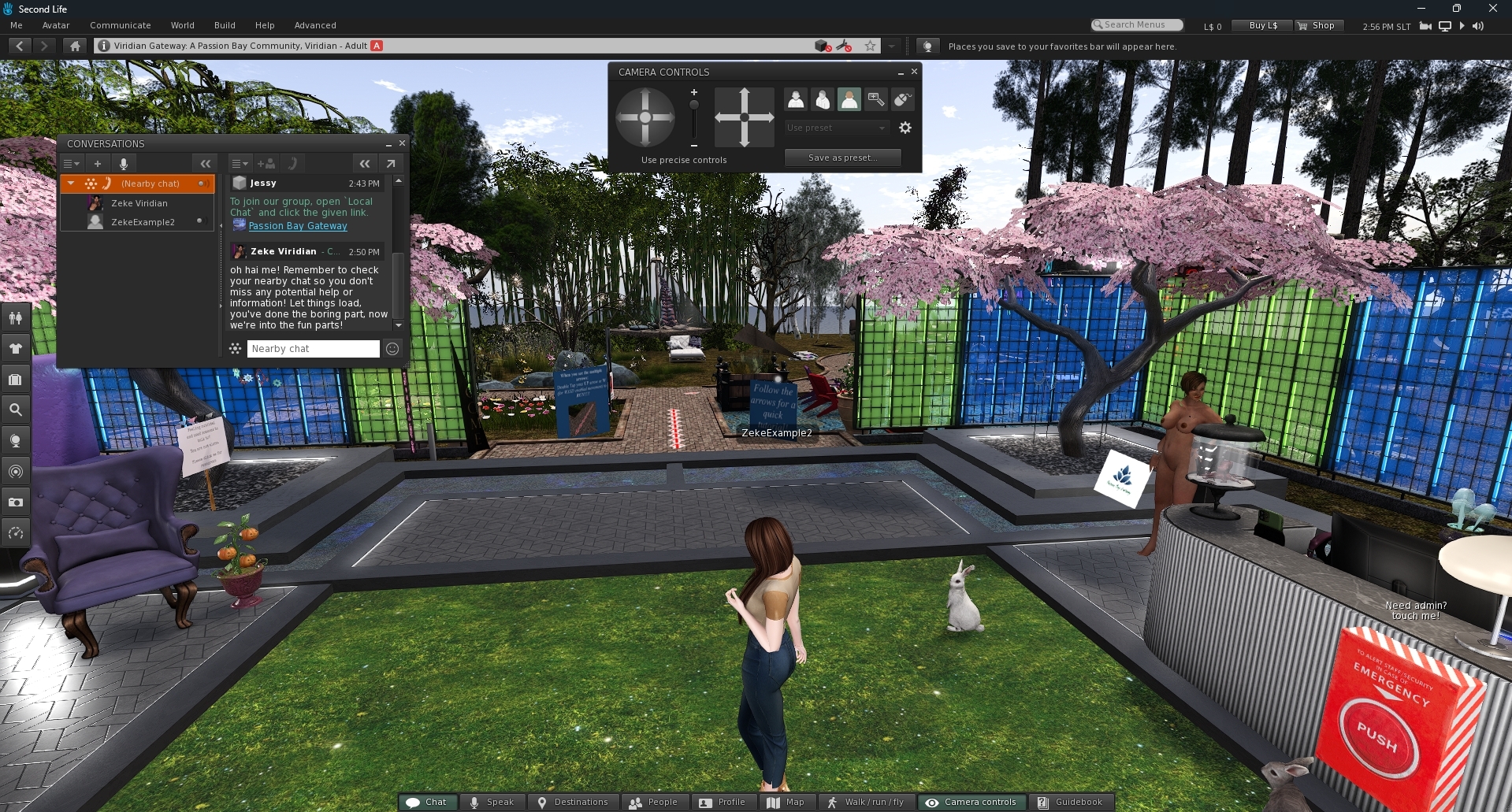The width and height of the screenshot is (1512, 812).
Task: Close the Camera Controls panel
Action: coord(914,72)
